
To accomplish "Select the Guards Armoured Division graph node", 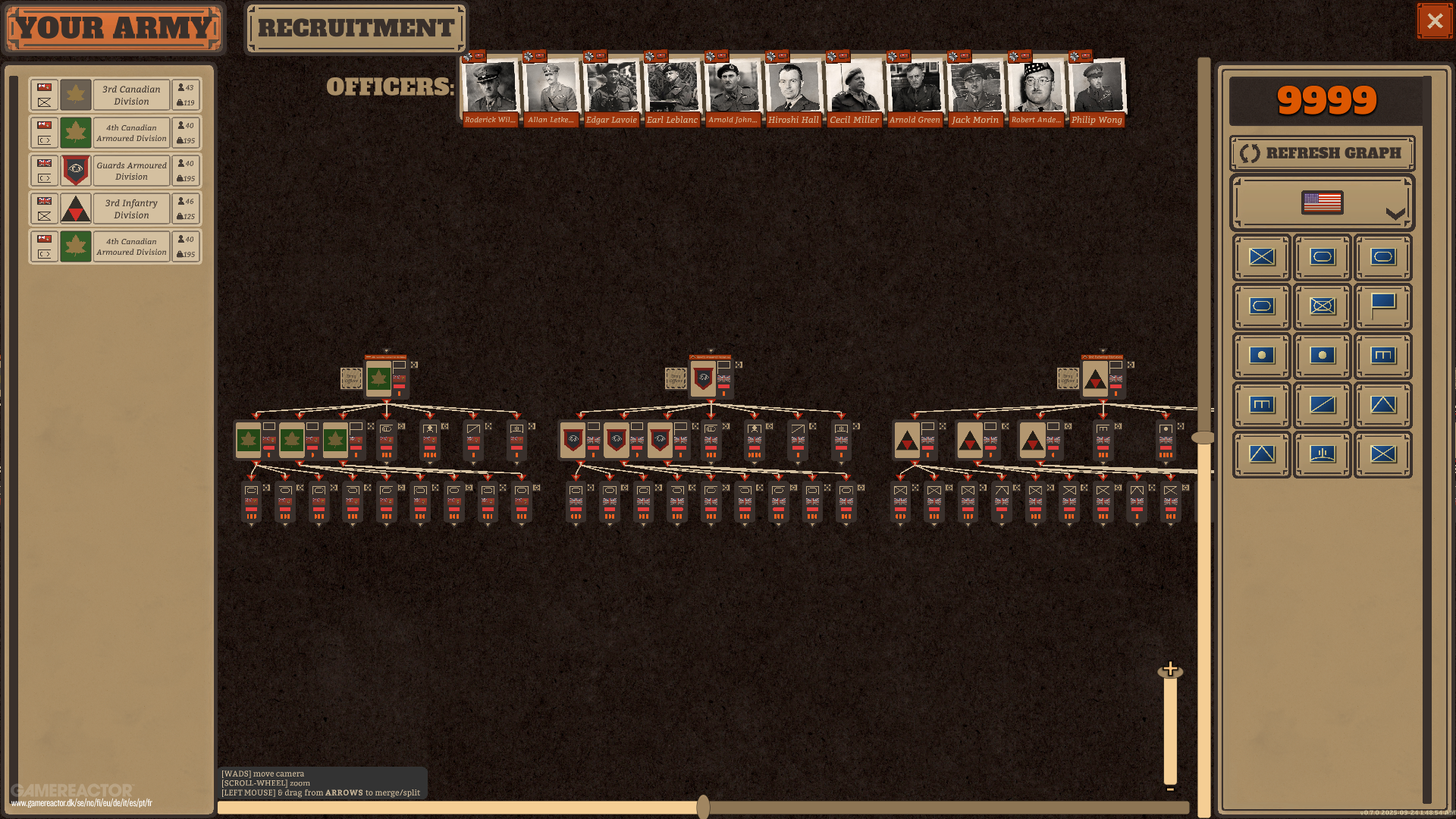I will [x=704, y=378].
